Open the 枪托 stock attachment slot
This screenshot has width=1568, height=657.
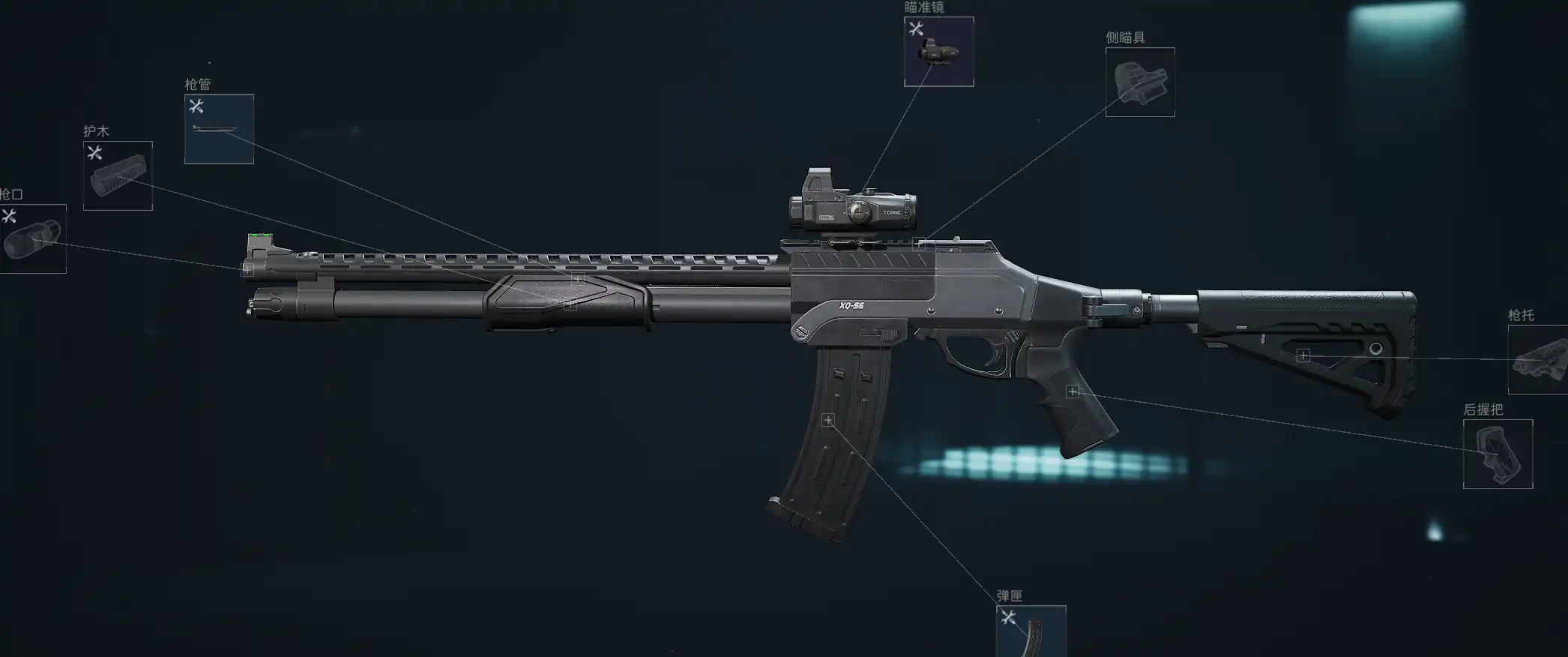click(1538, 360)
